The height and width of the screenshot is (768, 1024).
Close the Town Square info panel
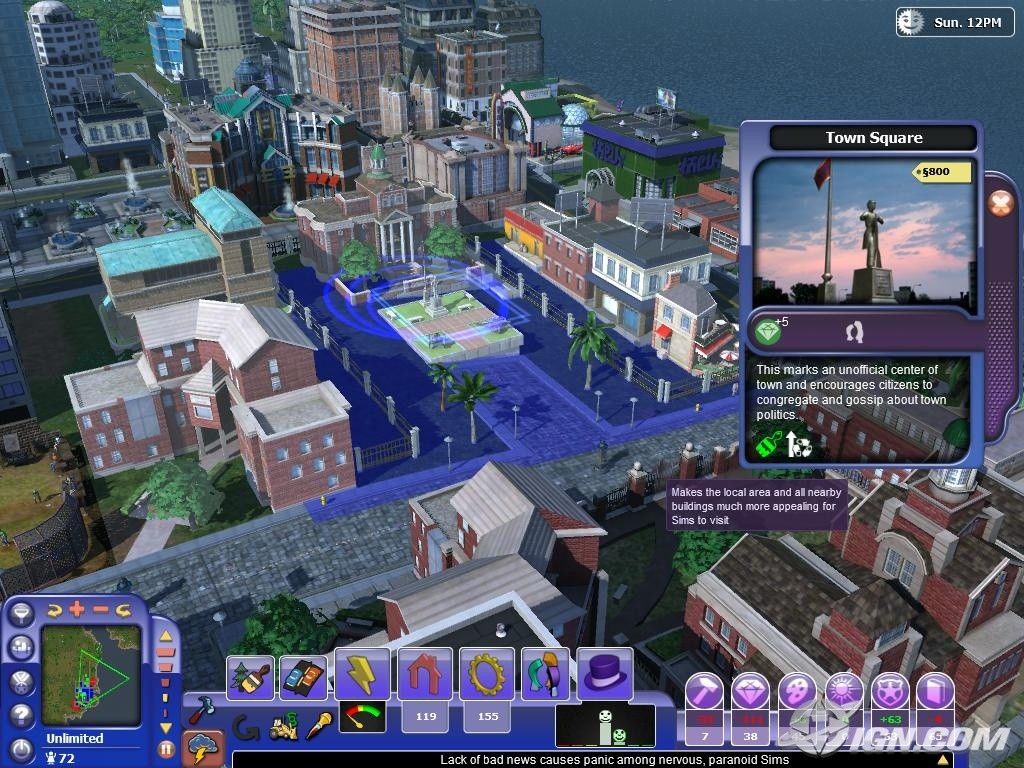(x=1000, y=203)
